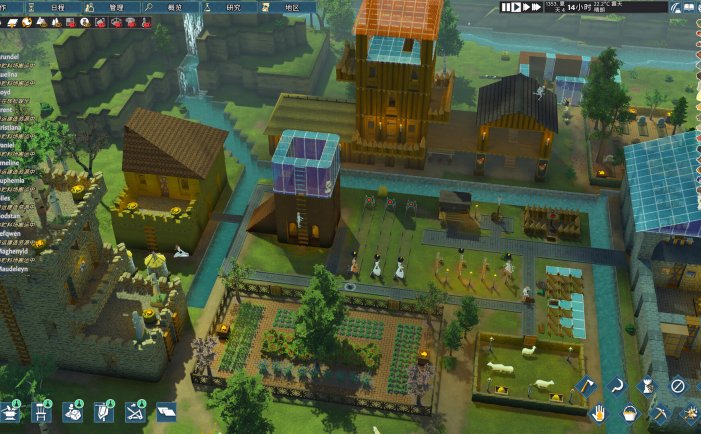Select the pickaxe mine order

(x=661, y=412)
